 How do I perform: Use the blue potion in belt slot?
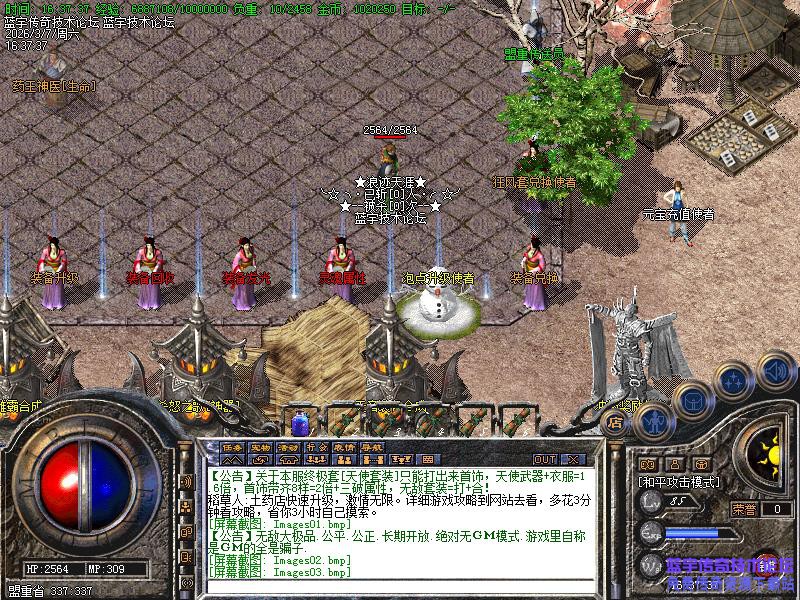coord(299,421)
